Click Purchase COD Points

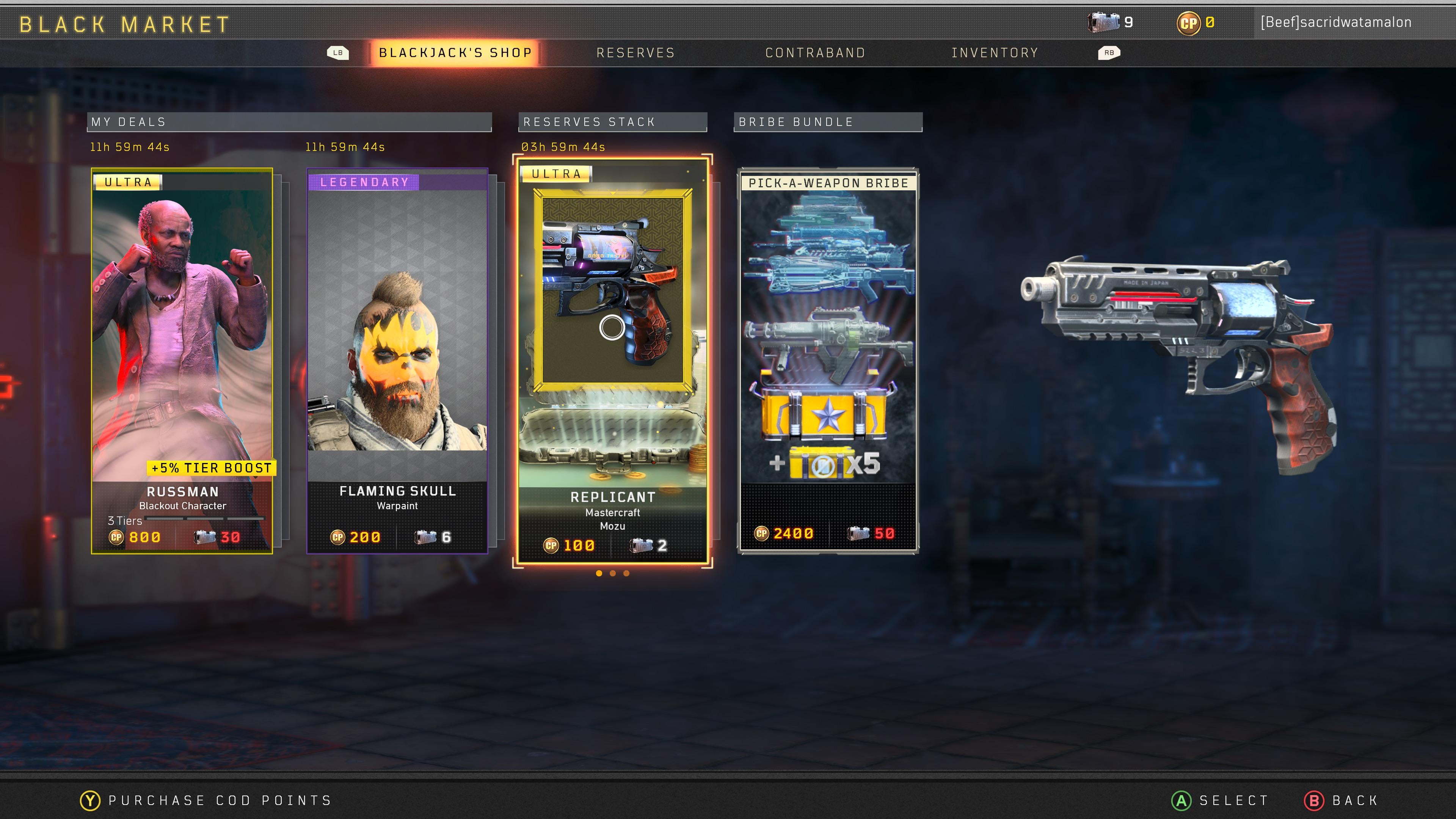[206, 800]
